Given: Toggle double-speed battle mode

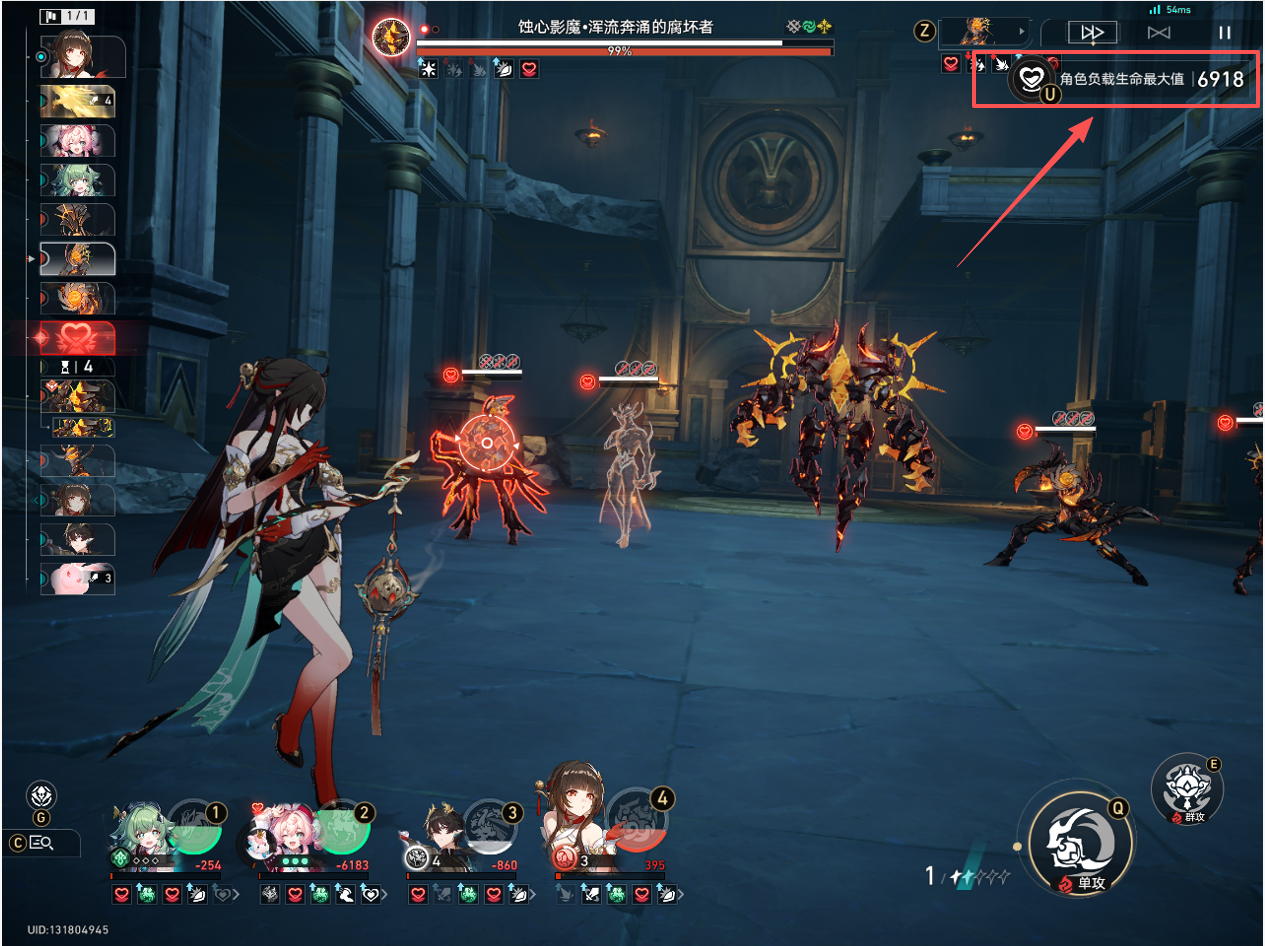Looking at the screenshot, I should [x=1092, y=33].
